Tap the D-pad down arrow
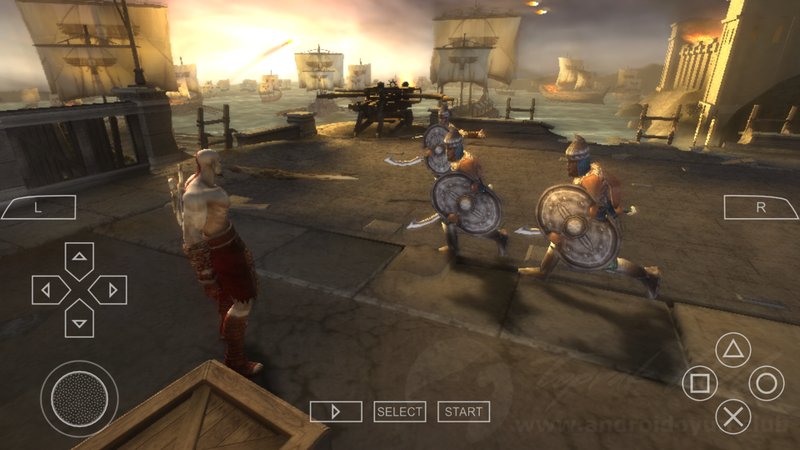800x450 pixels. 79,321
